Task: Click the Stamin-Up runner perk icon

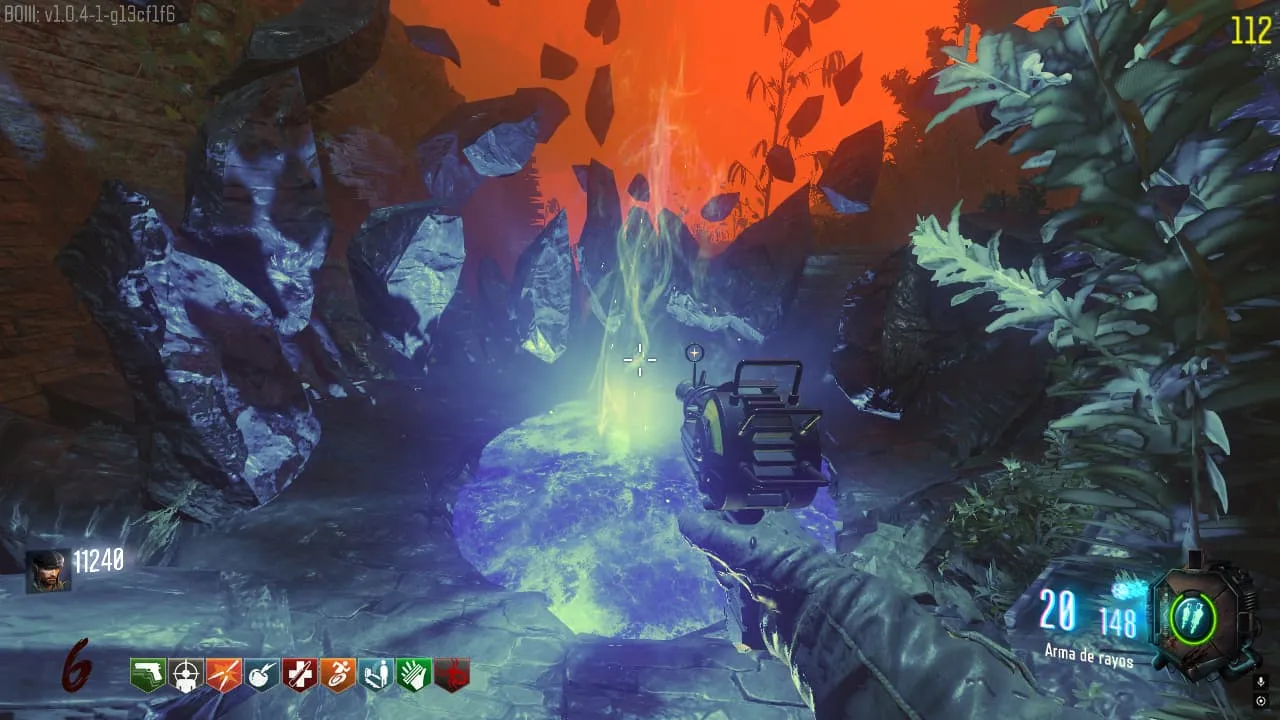Action: [337, 675]
